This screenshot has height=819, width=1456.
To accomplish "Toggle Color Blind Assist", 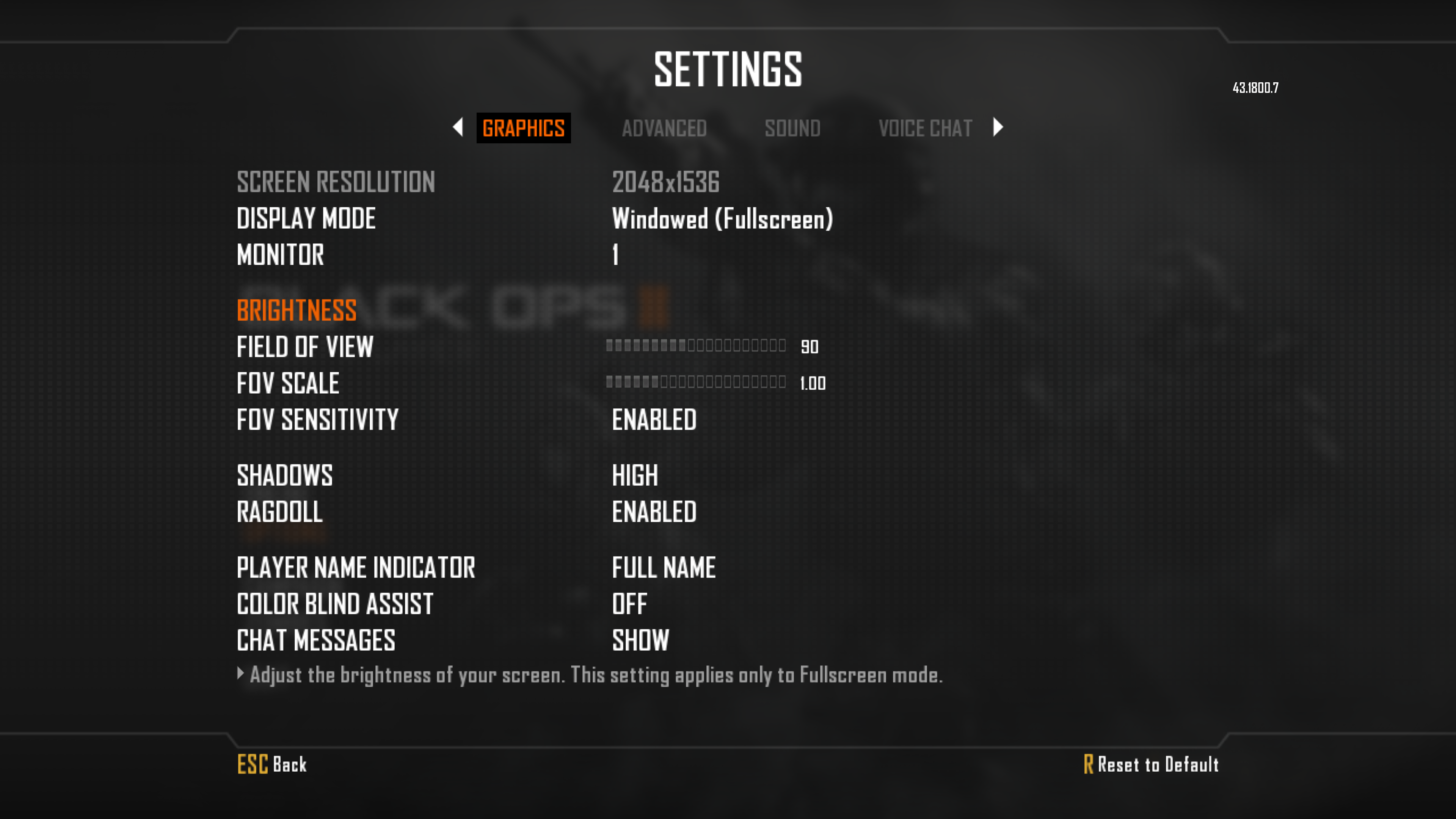I will click(x=630, y=604).
